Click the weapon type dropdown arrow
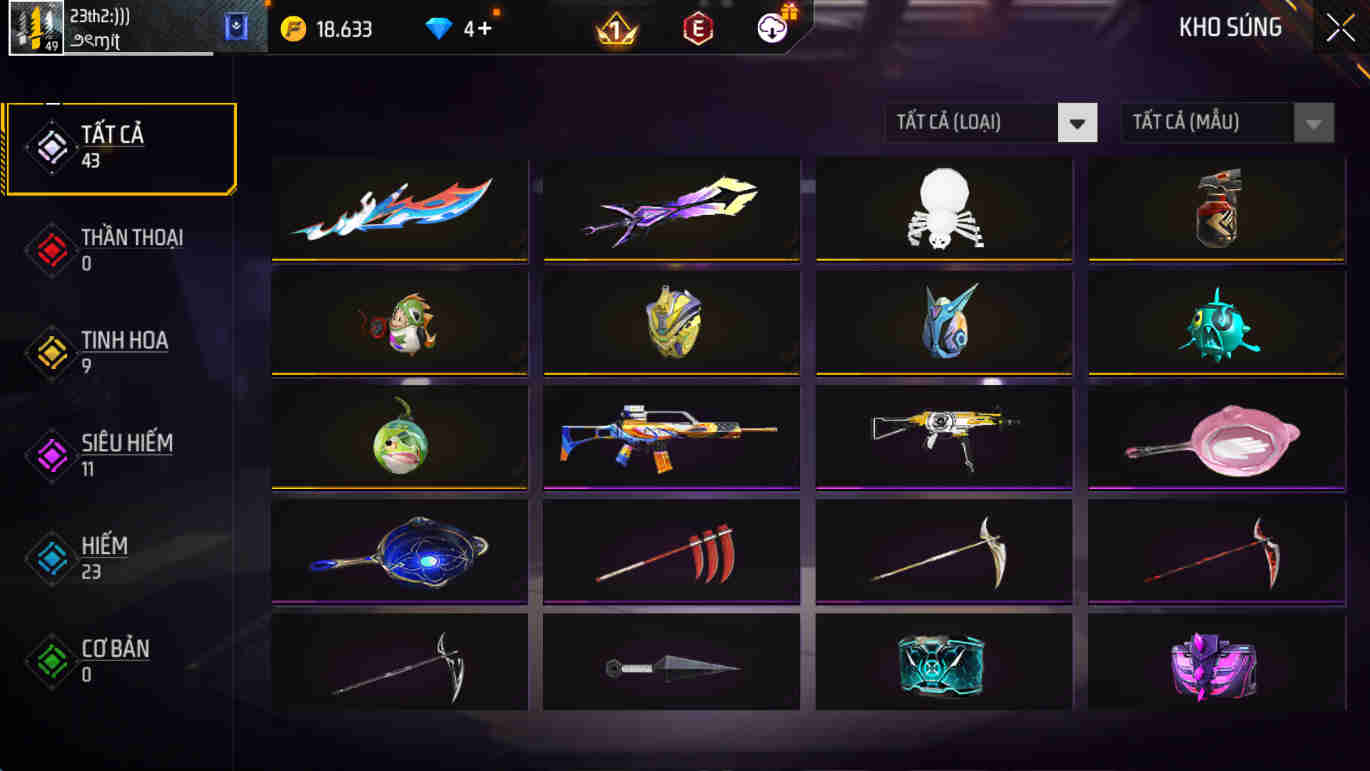This screenshot has height=771, width=1370. click(x=1077, y=122)
